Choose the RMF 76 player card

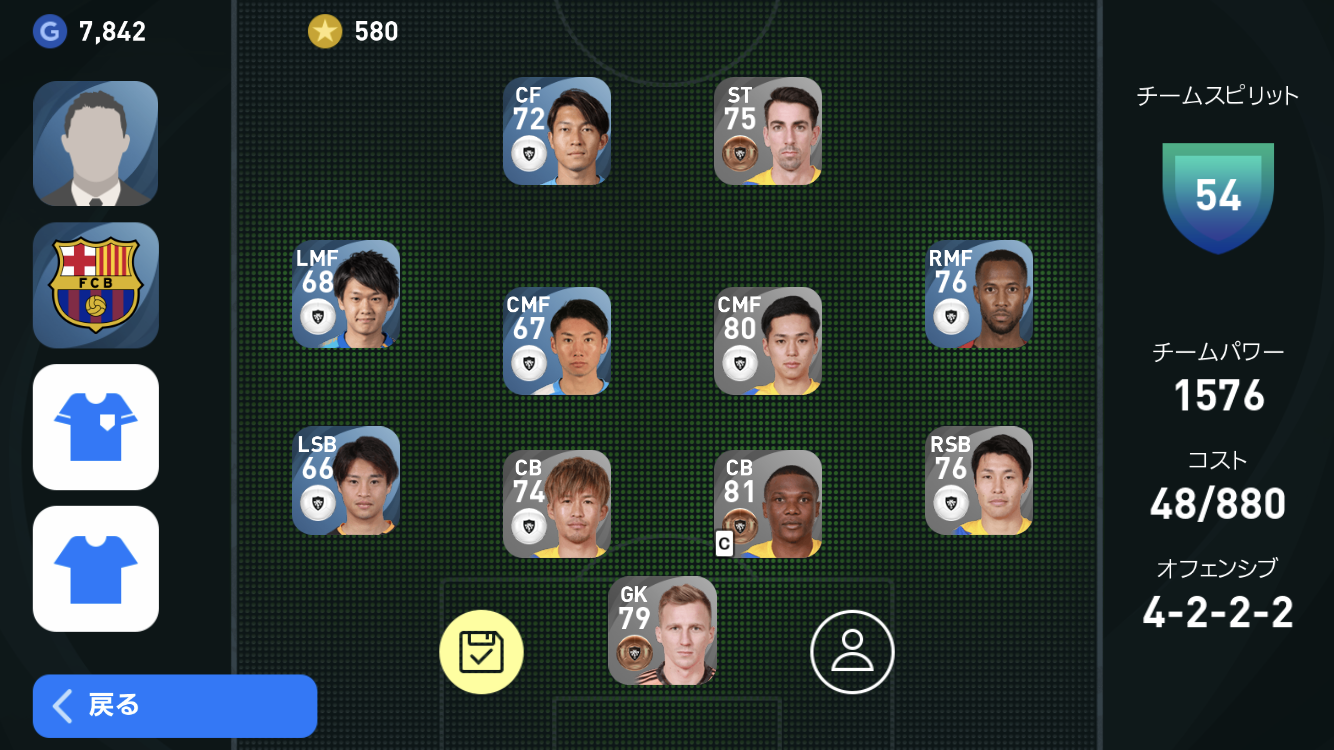979,294
